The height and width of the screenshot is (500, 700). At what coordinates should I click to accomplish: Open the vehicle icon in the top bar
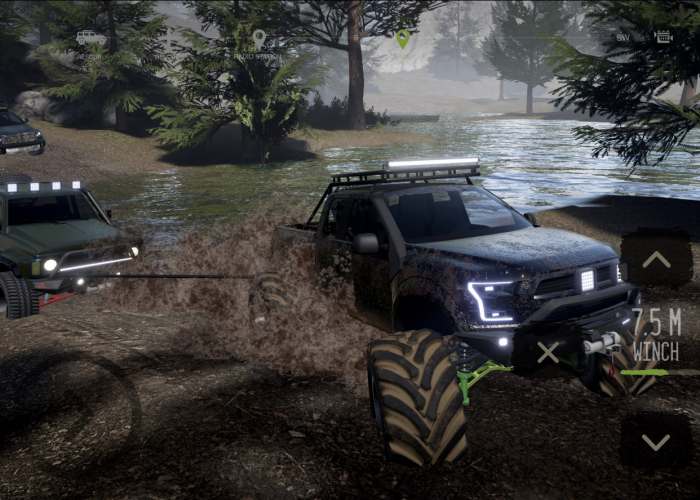(x=91, y=37)
